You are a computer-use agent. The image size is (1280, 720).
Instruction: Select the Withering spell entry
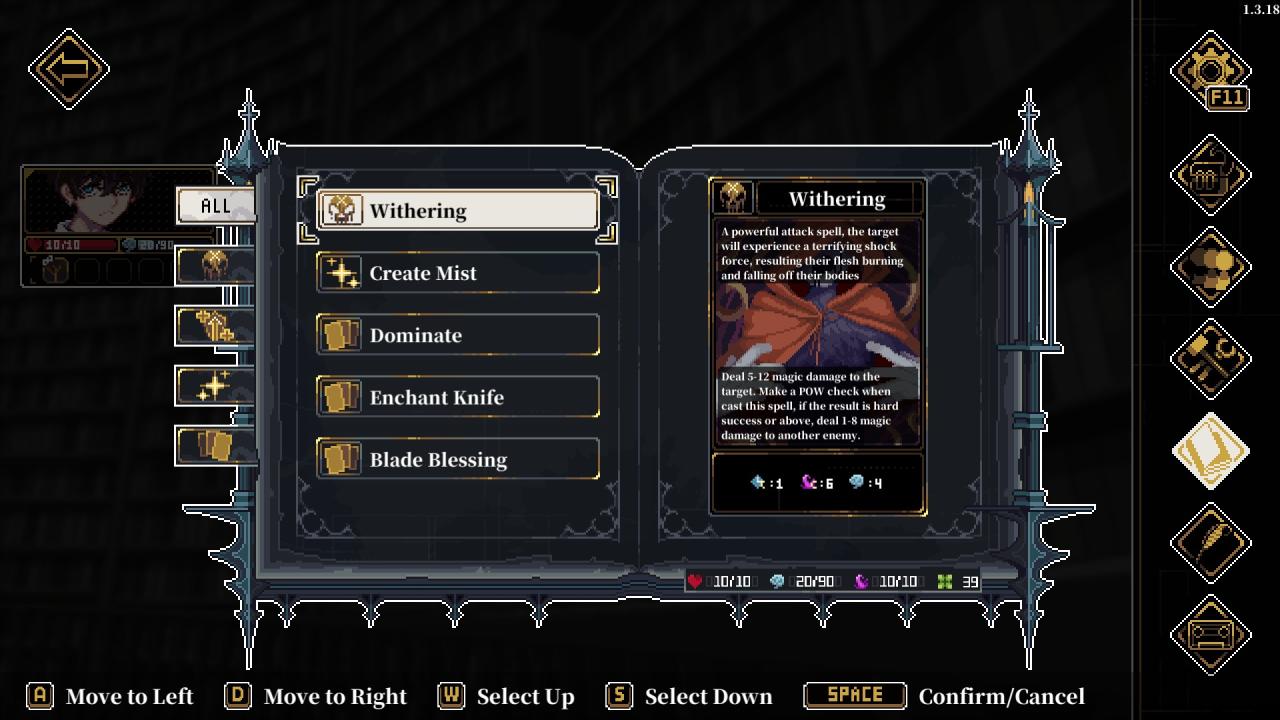458,211
